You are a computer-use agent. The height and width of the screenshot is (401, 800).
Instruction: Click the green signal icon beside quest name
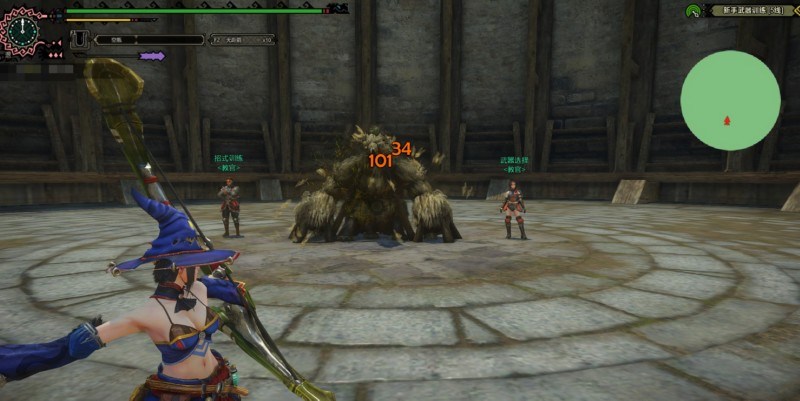[692, 11]
